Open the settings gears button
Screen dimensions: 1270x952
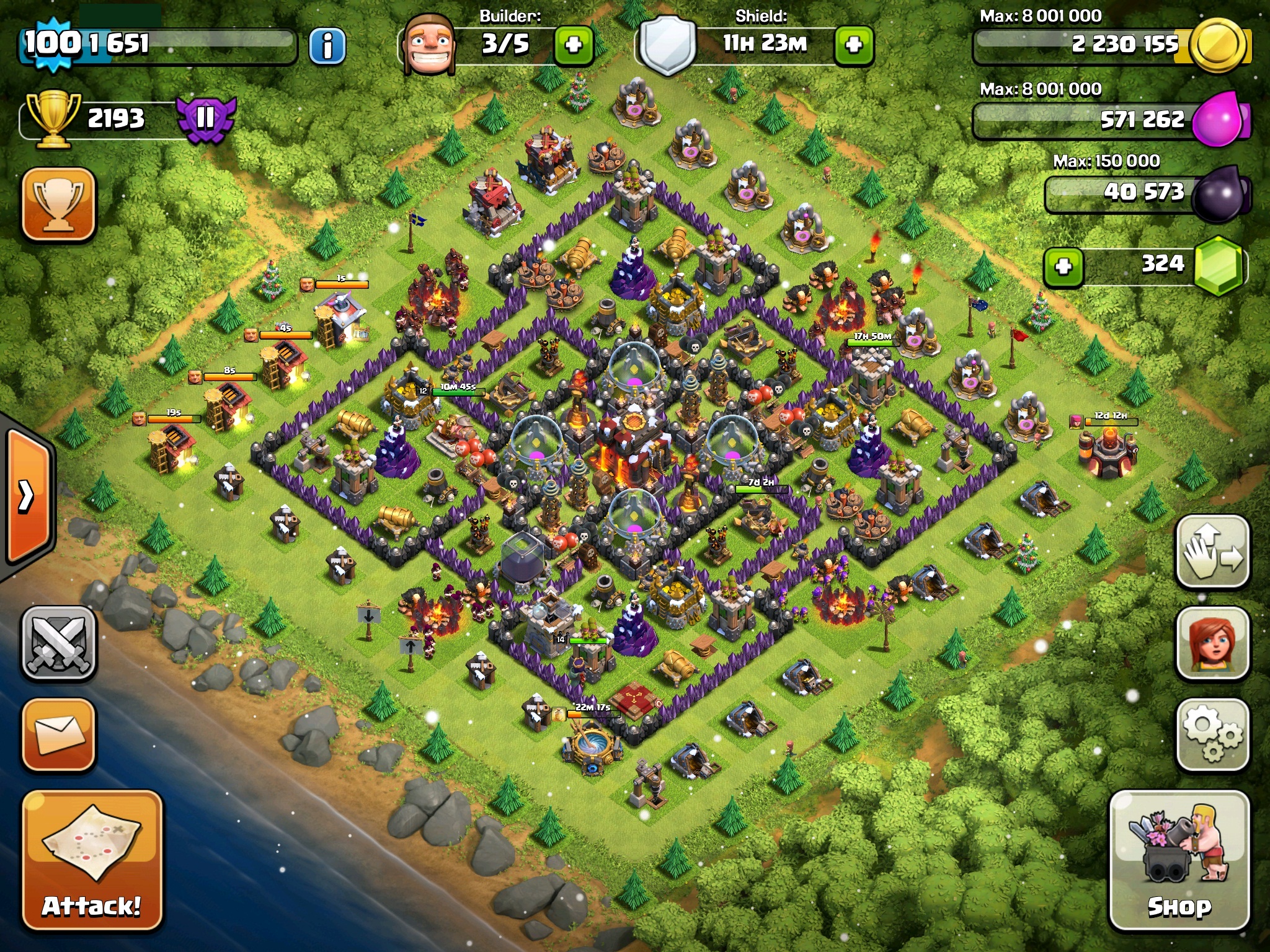pyautogui.click(x=1212, y=734)
